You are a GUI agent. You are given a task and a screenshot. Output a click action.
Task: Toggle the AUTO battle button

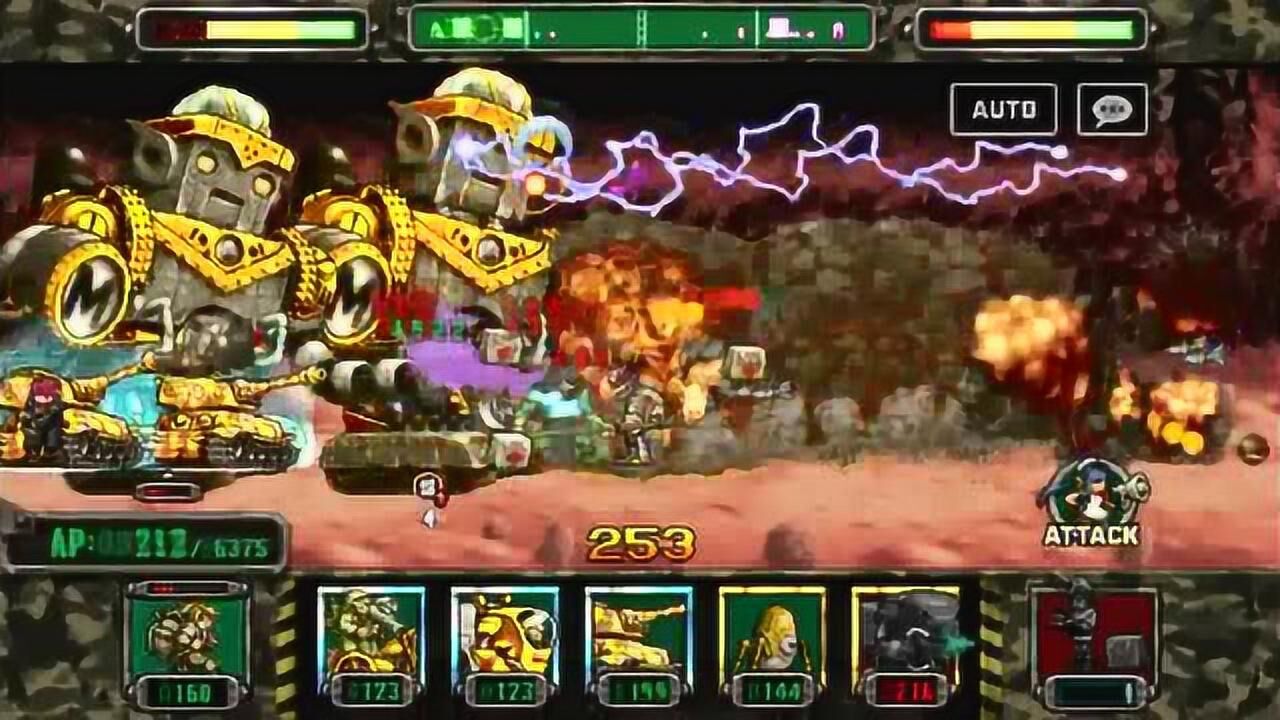(x=1003, y=109)
